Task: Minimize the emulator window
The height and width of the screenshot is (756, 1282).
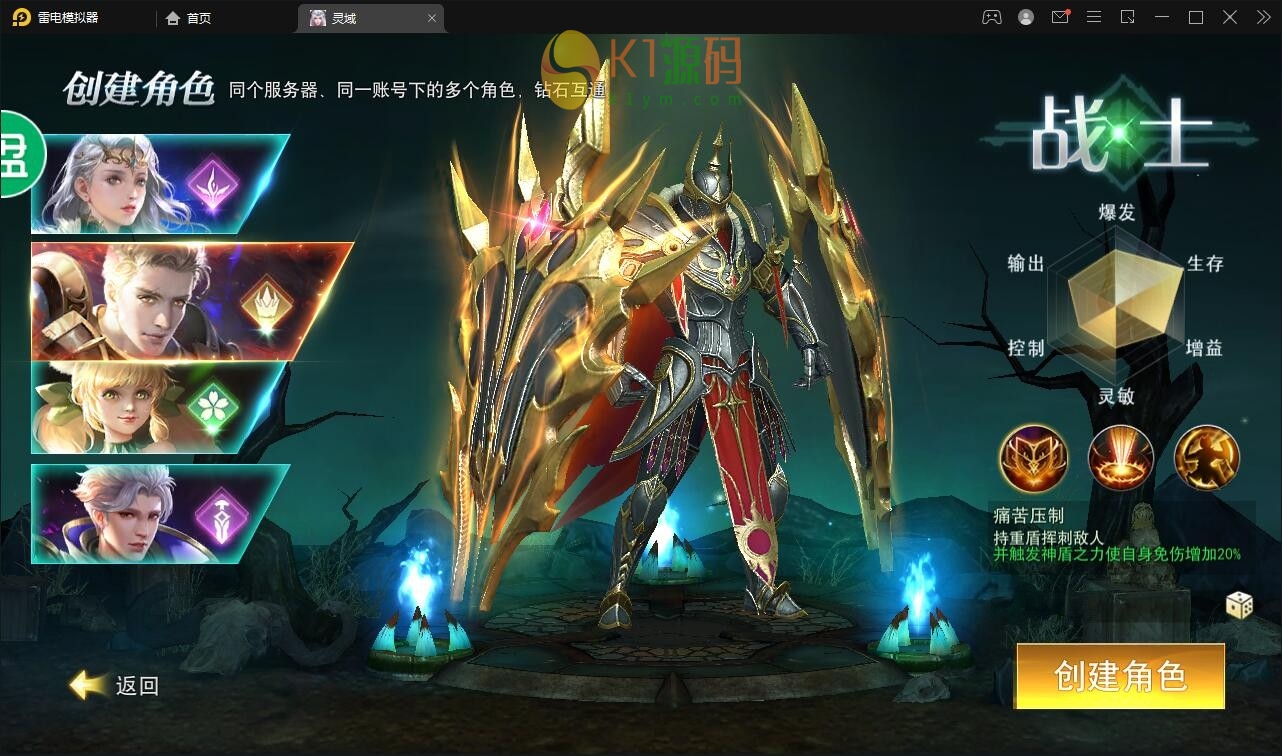Action: click(1161, 17)
